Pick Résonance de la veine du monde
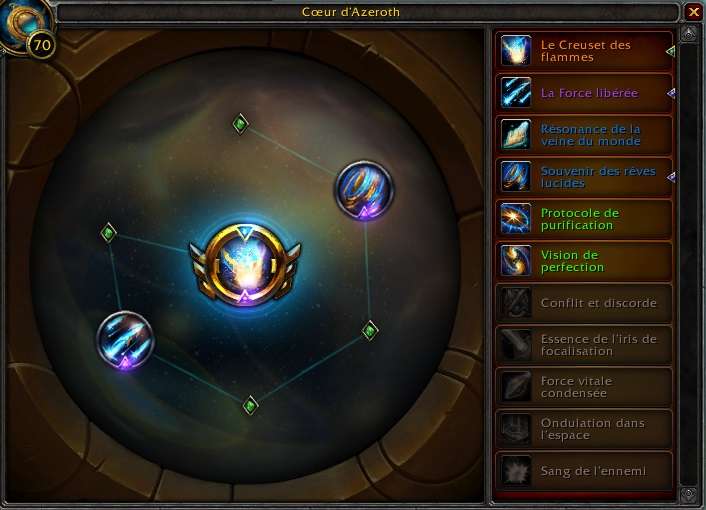 coord(583,135)
